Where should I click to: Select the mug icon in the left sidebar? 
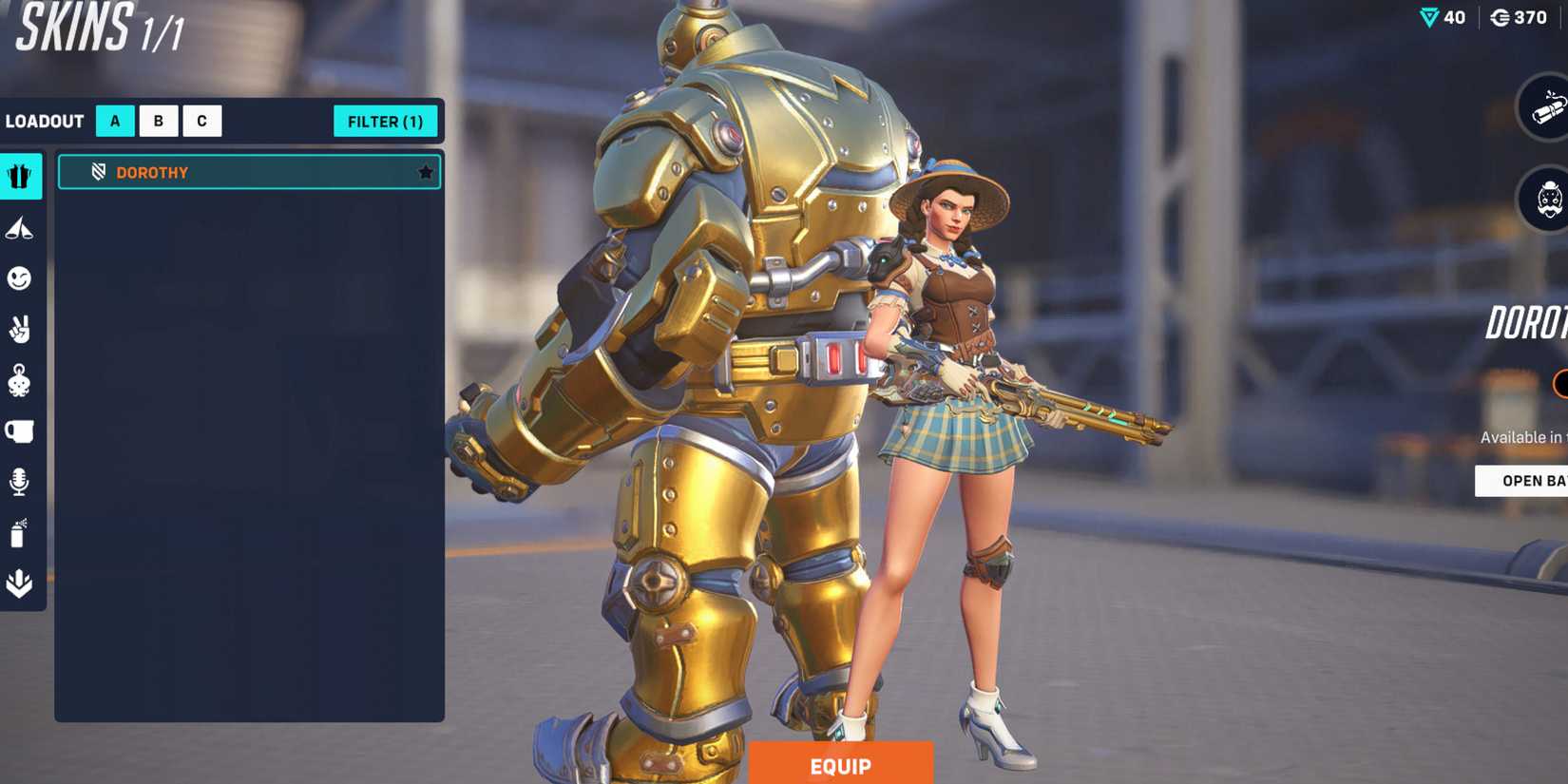(x=21, y=430)
